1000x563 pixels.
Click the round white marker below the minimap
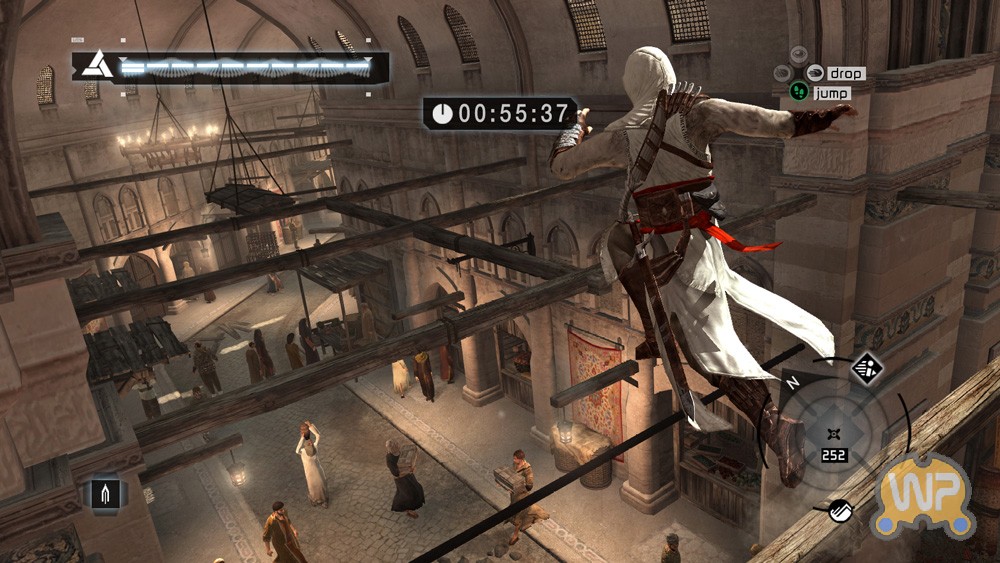pyautogui.click(x=841, y=509)
